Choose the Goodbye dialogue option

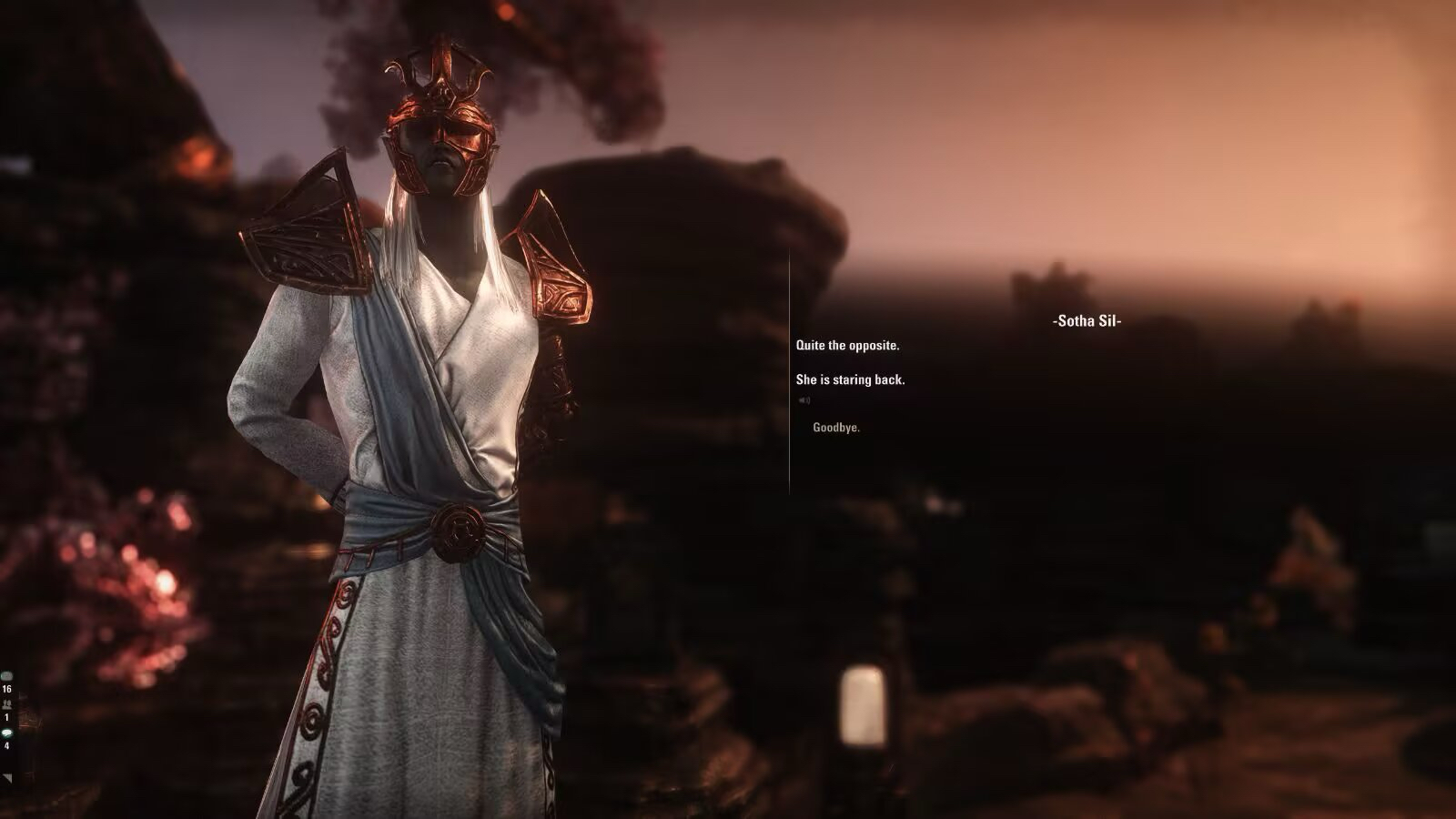click(835, 428)
